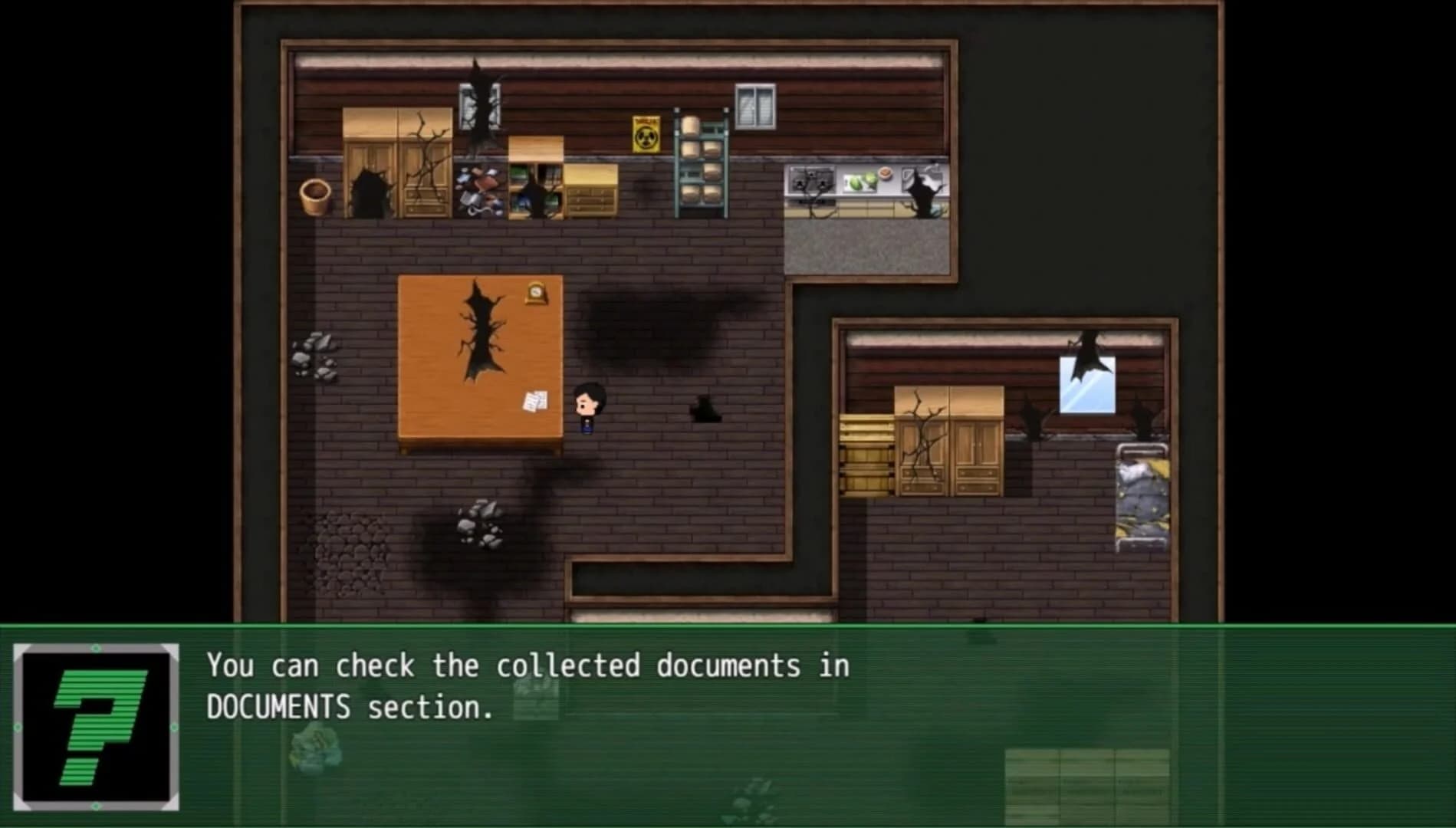Select the radiation hazard warning sign
The width and height of the screenshot is (1456, 828).
point(646,135)
